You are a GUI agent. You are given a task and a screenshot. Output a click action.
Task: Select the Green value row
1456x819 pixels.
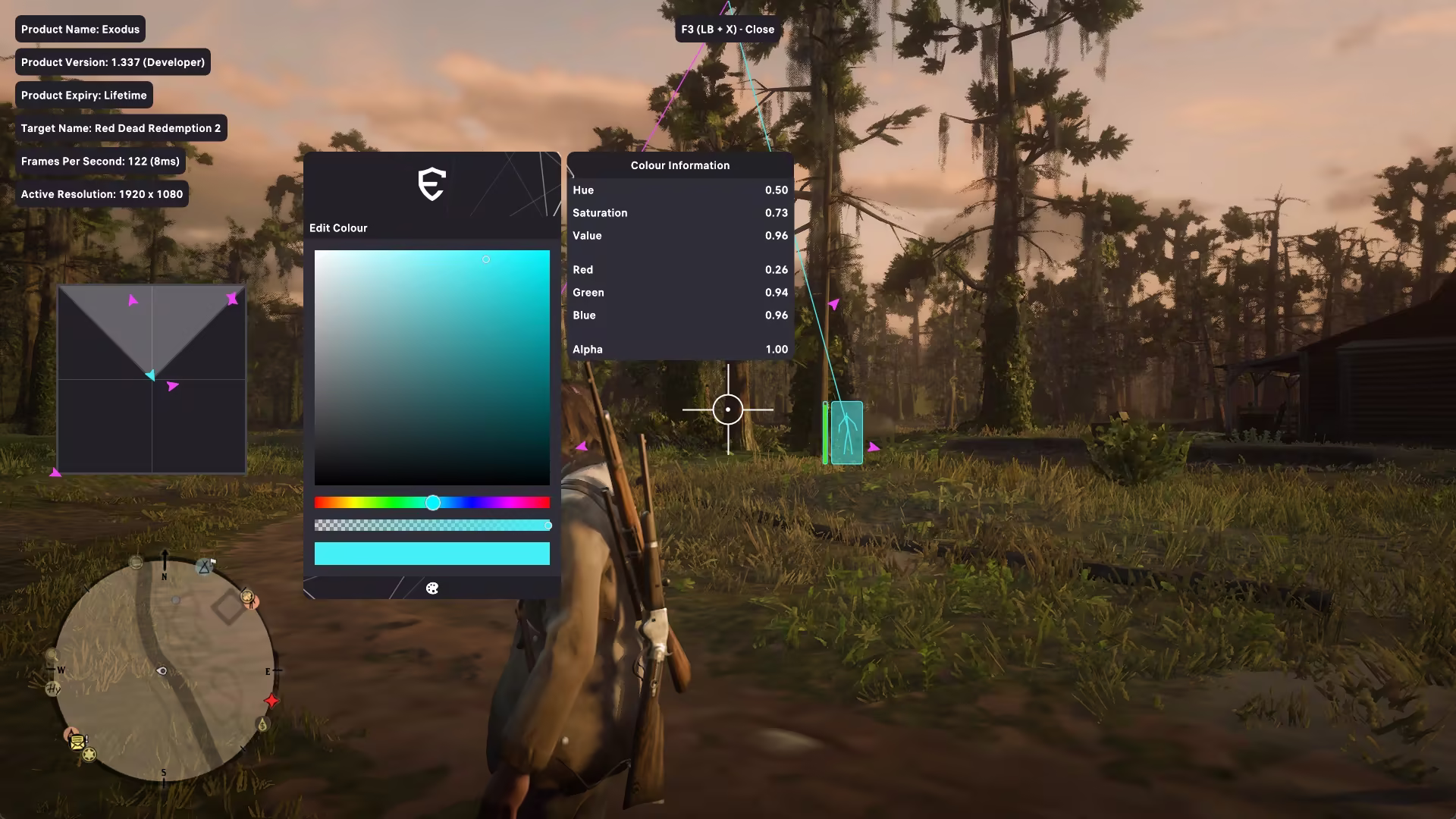point(679,293)
